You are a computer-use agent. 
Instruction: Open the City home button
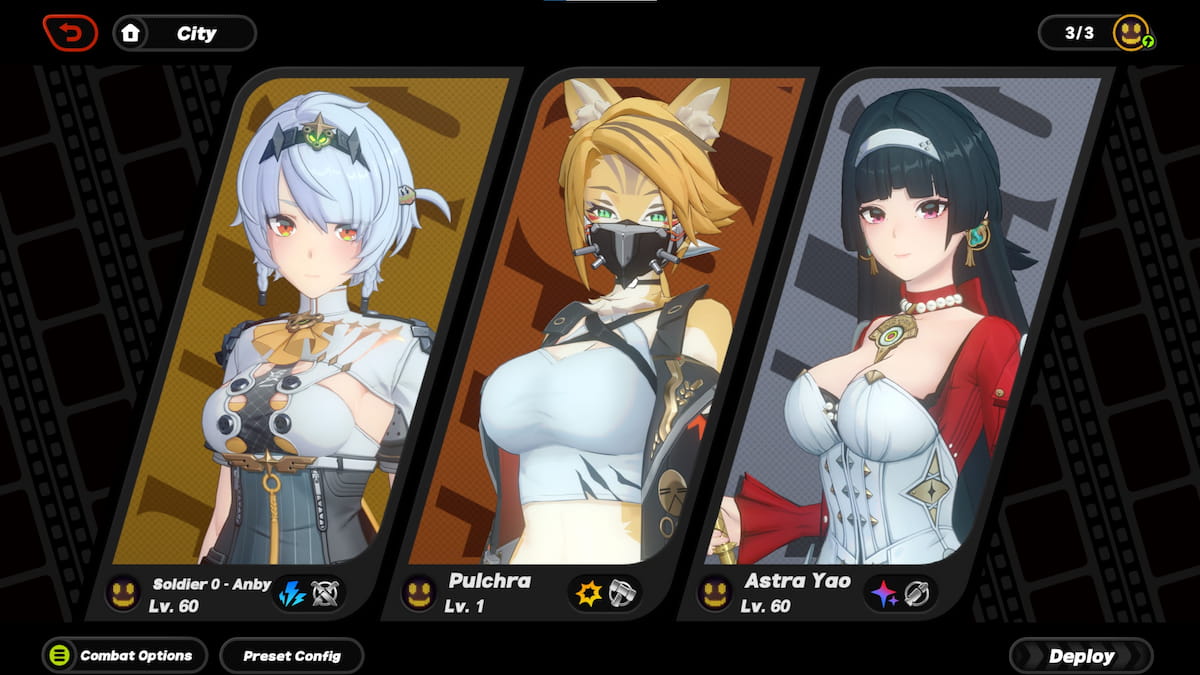coord(185,33)
